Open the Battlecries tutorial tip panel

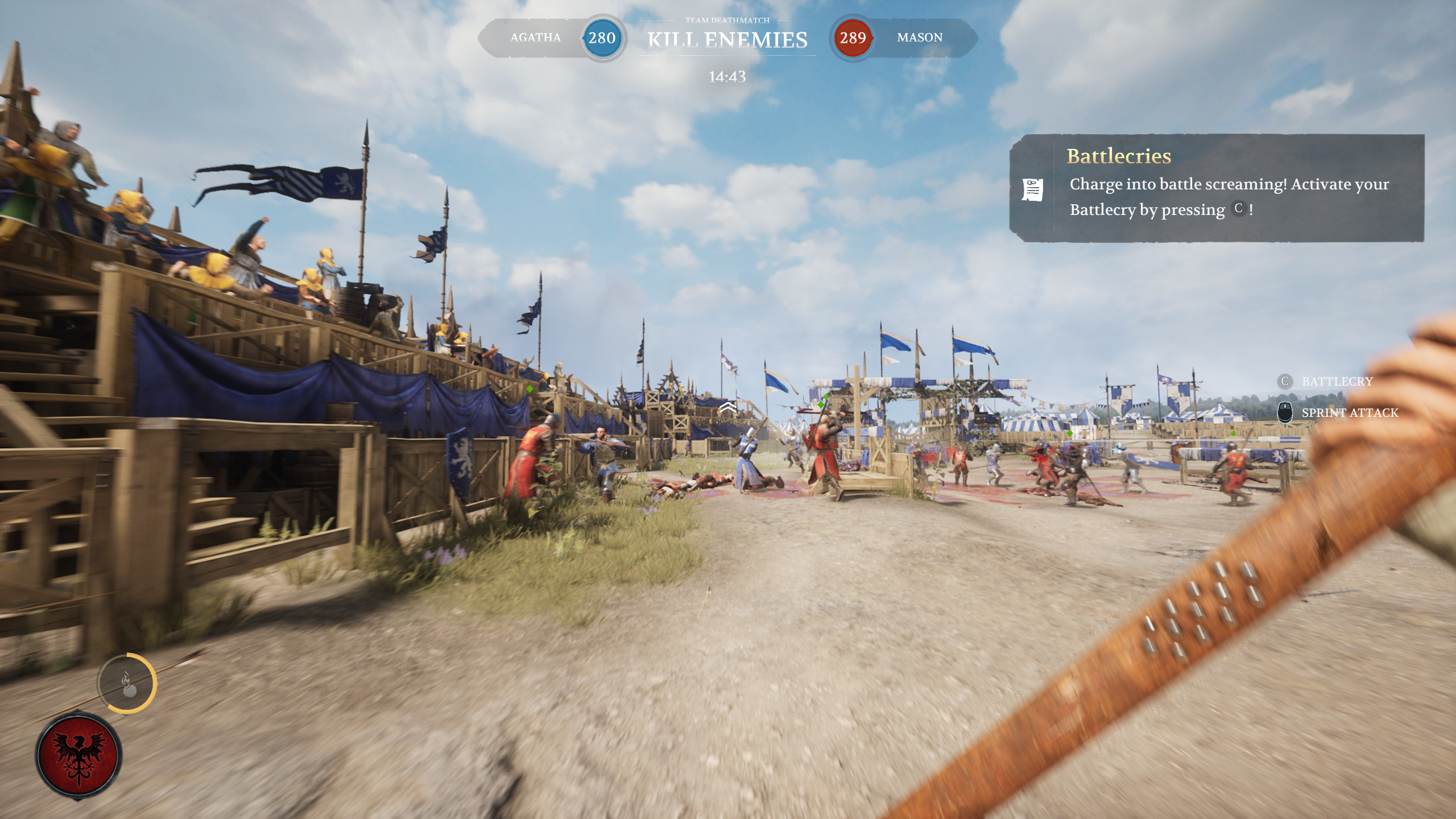coord(1217,188)
